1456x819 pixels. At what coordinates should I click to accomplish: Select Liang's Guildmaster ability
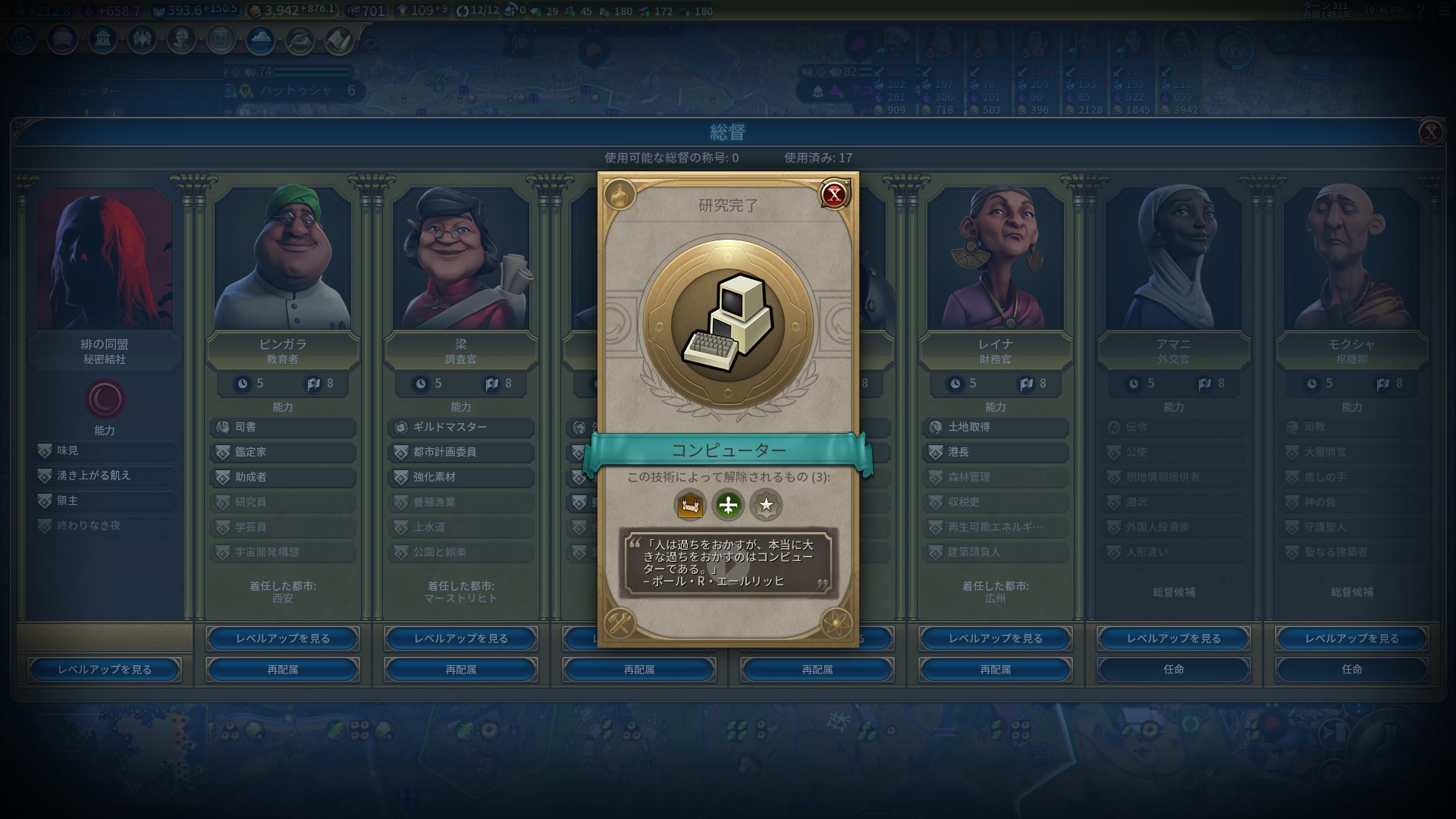(461, 427)
